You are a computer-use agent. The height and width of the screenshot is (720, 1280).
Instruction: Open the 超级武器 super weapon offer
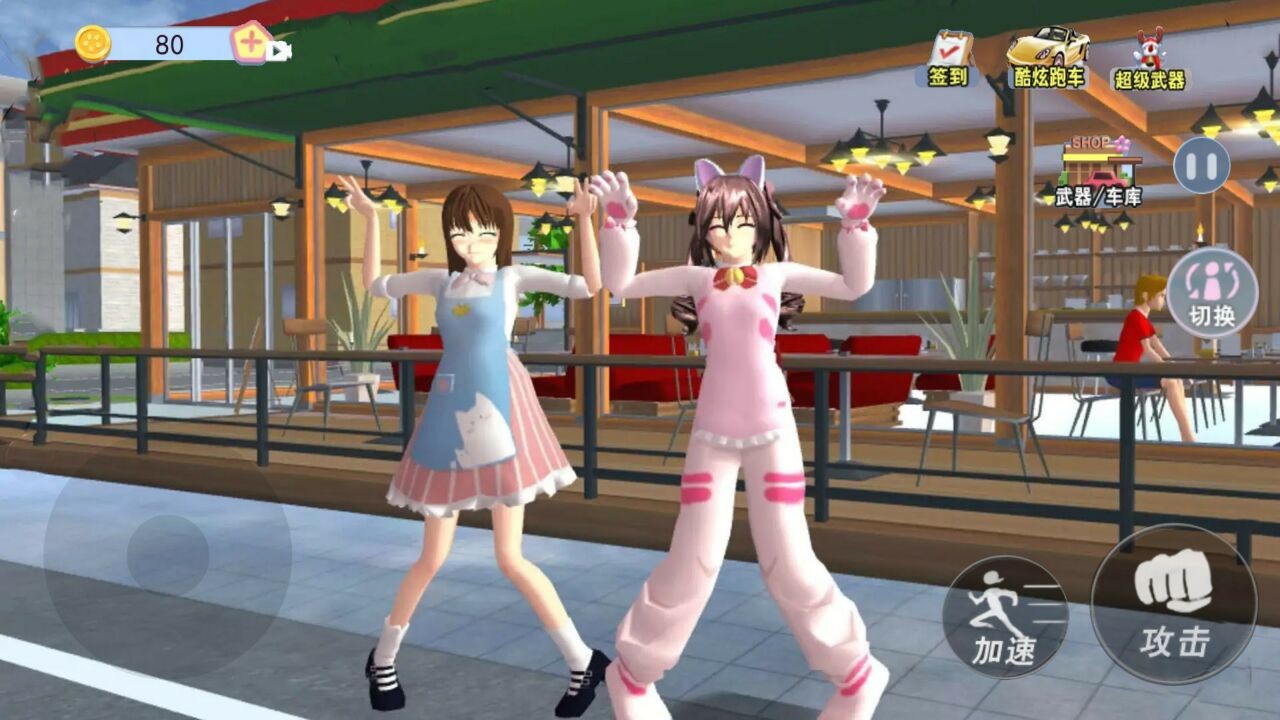(x=1149, y=61)
